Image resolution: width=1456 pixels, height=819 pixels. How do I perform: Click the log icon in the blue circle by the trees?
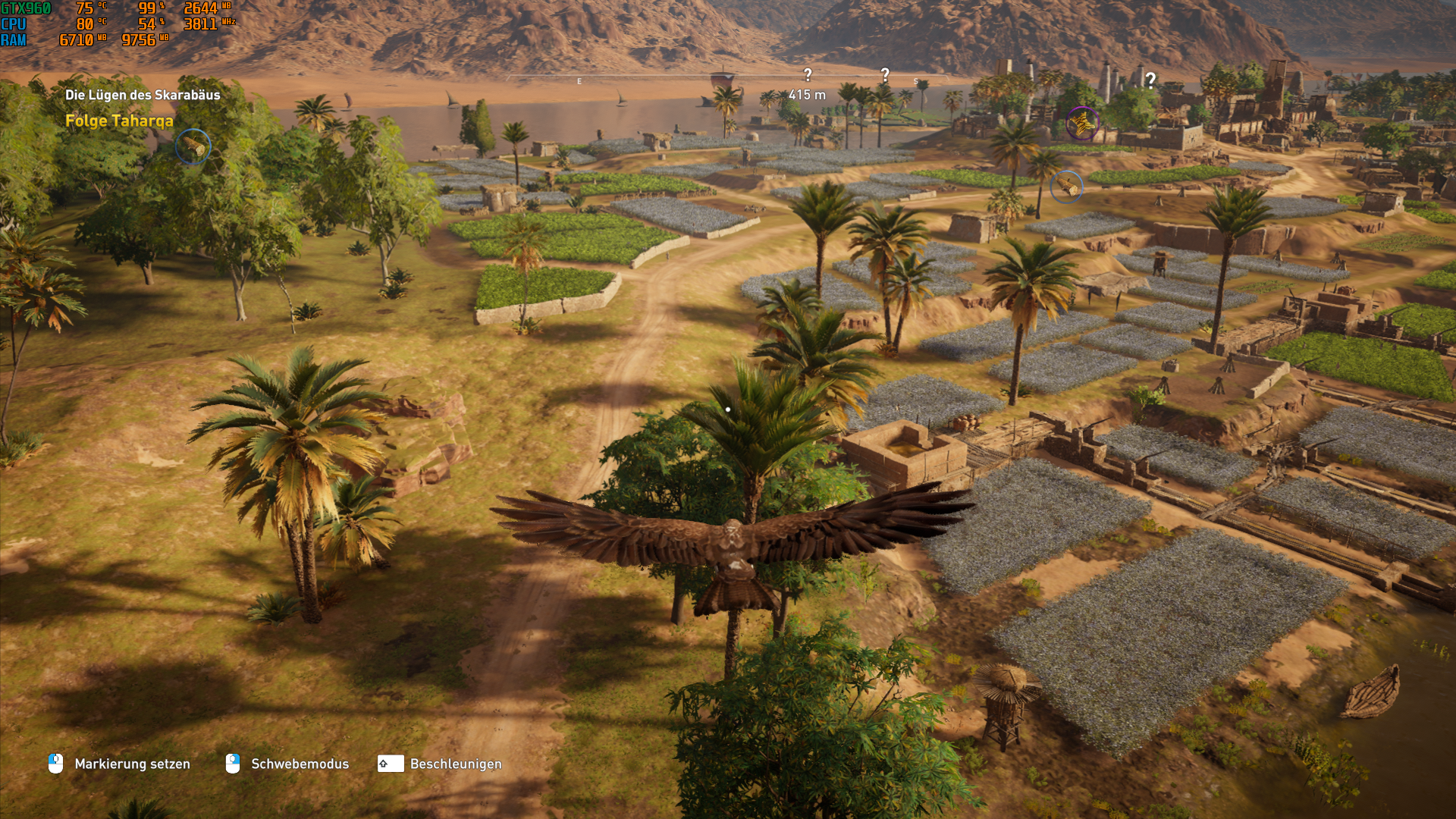pos(194,147)
